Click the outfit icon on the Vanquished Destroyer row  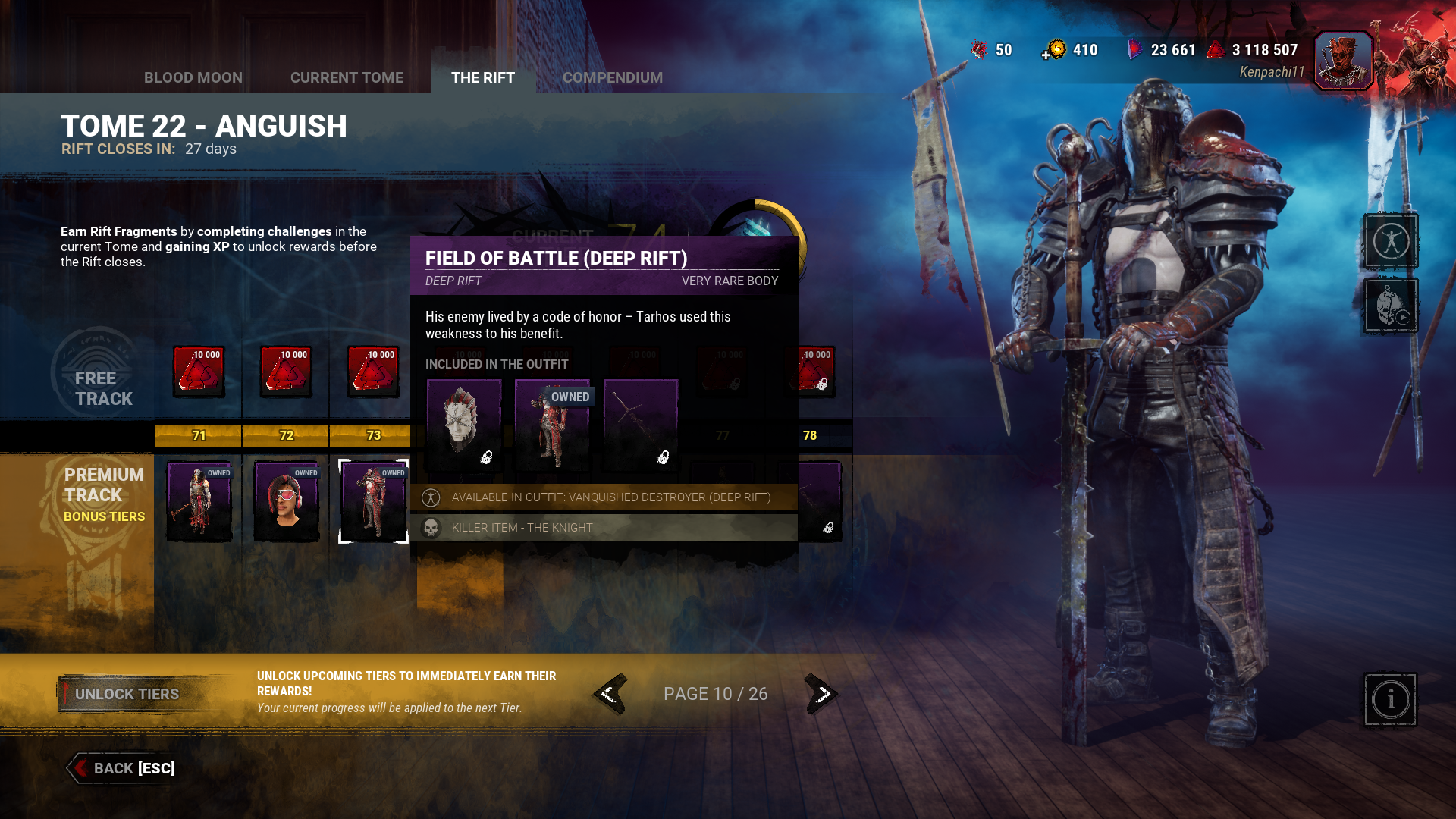pos(431,497)
